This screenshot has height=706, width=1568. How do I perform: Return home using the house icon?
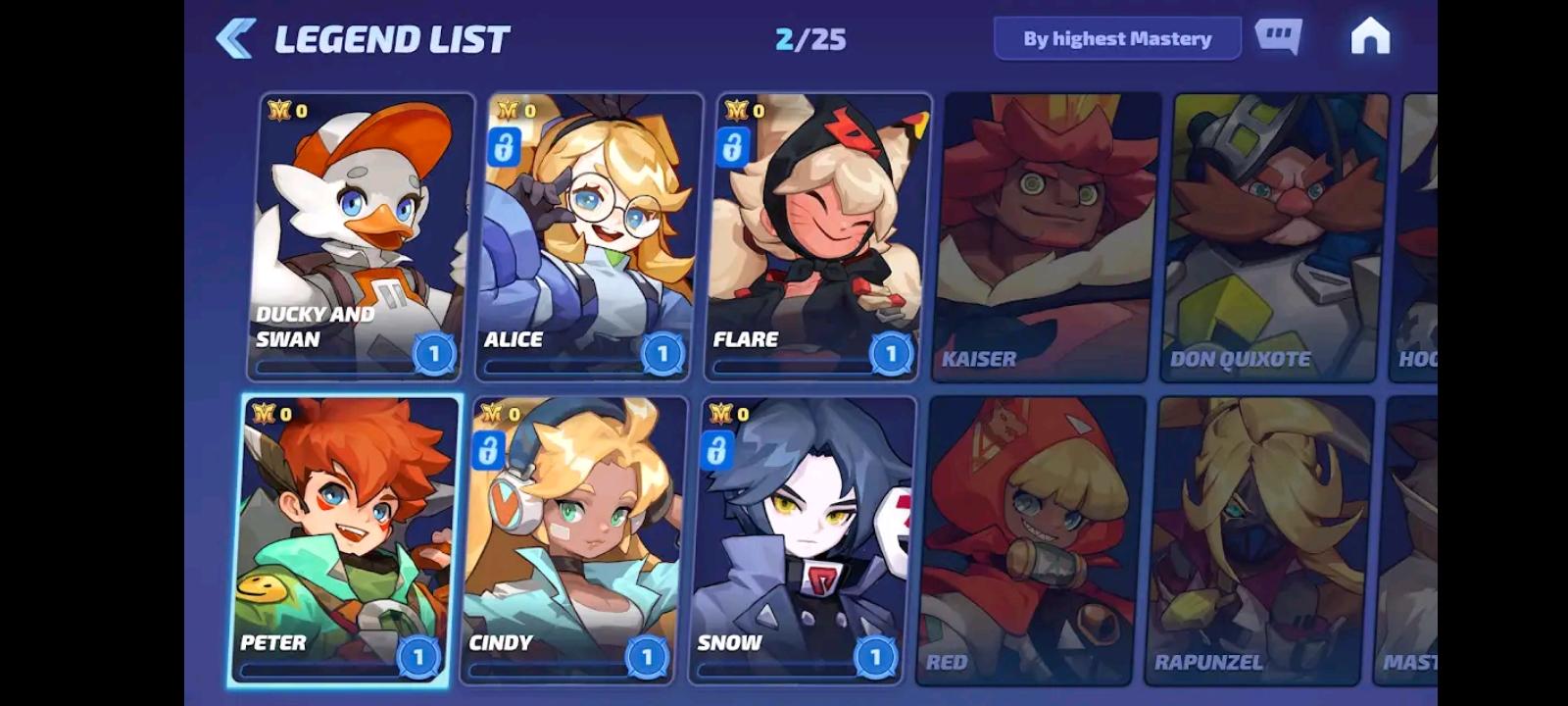(x=1371, y=37)
